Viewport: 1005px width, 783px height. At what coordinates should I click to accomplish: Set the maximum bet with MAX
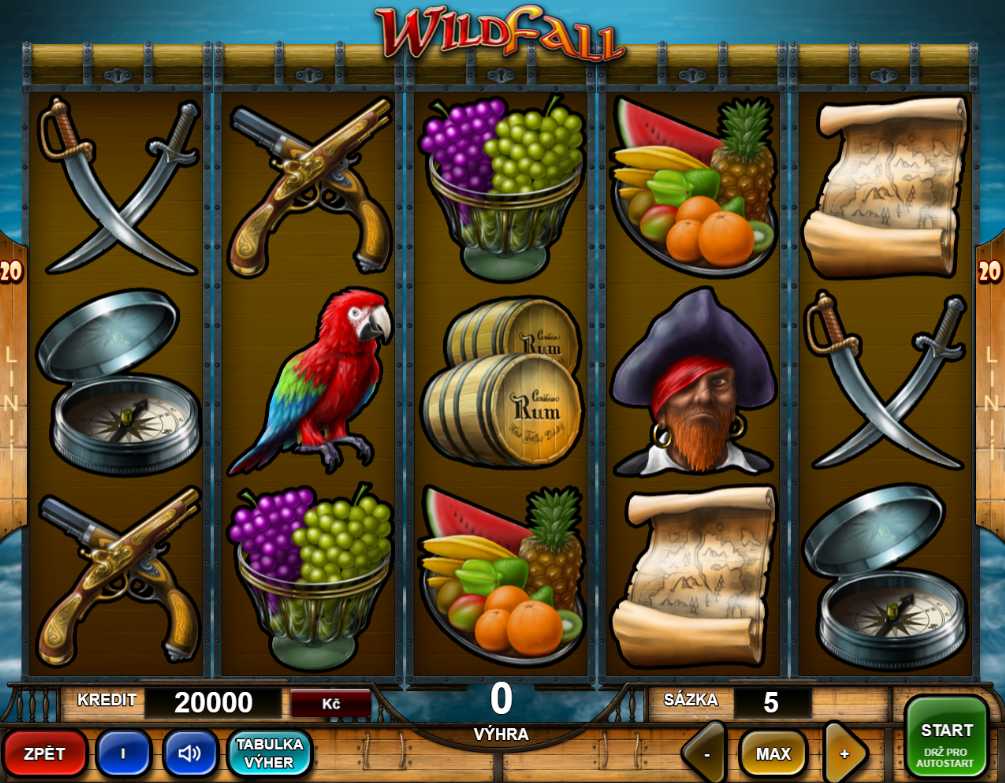tap(773, 754)
